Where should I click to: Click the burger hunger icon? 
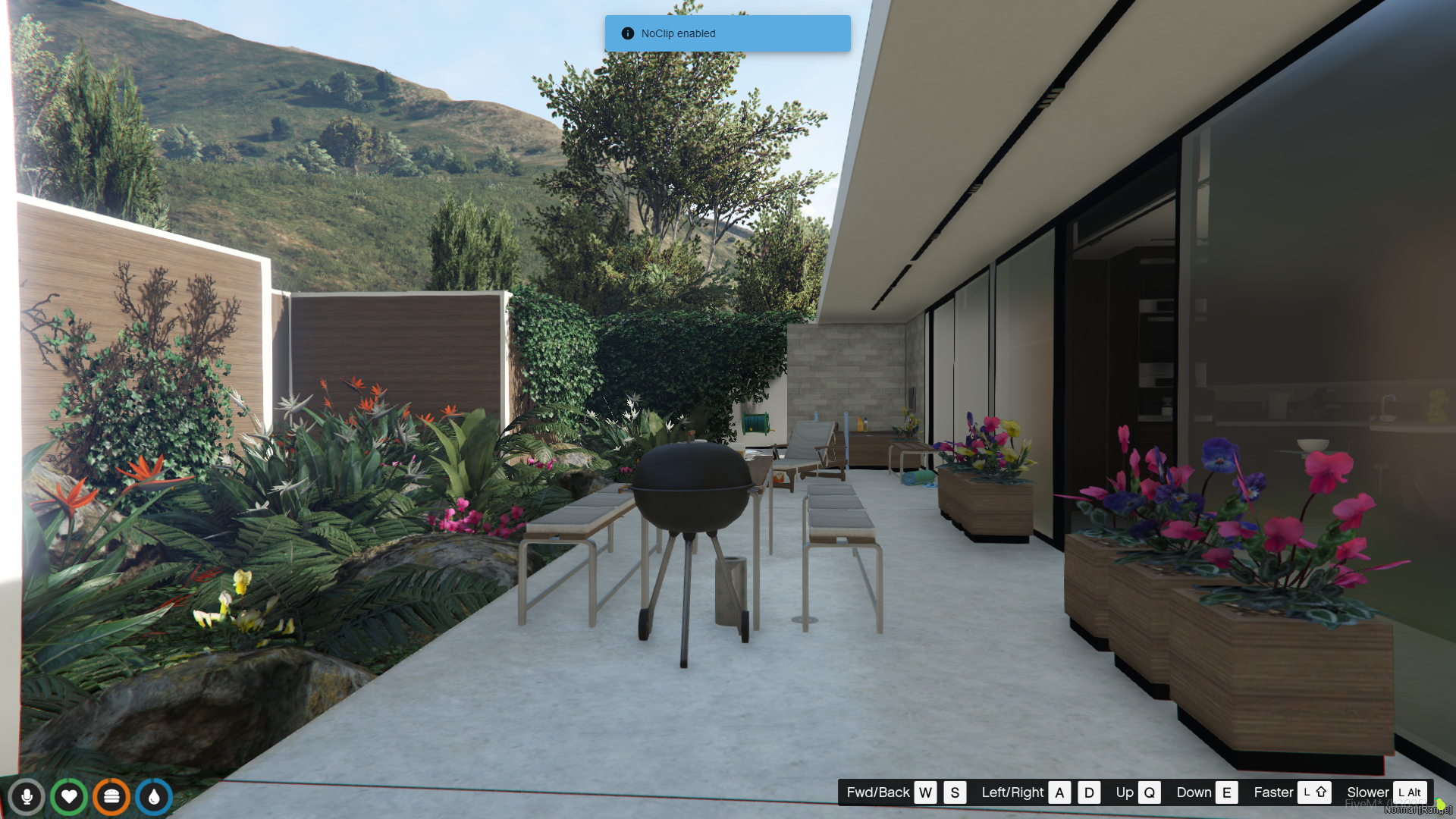point(111,797)
